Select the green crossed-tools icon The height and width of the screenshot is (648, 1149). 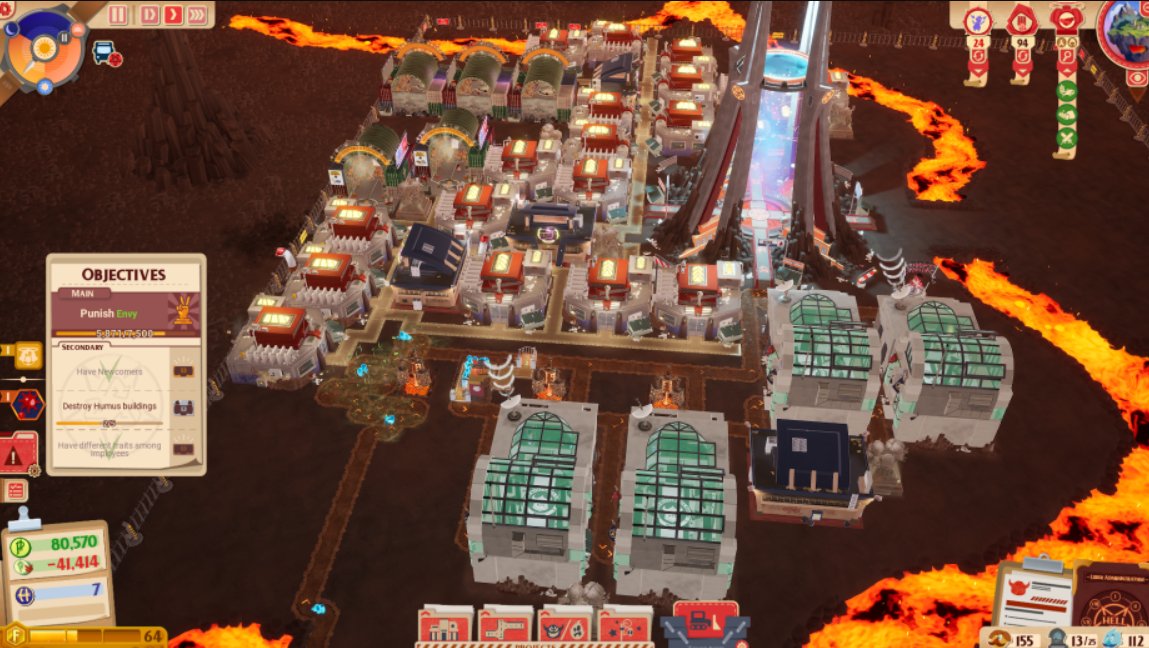coord(1067,137)
